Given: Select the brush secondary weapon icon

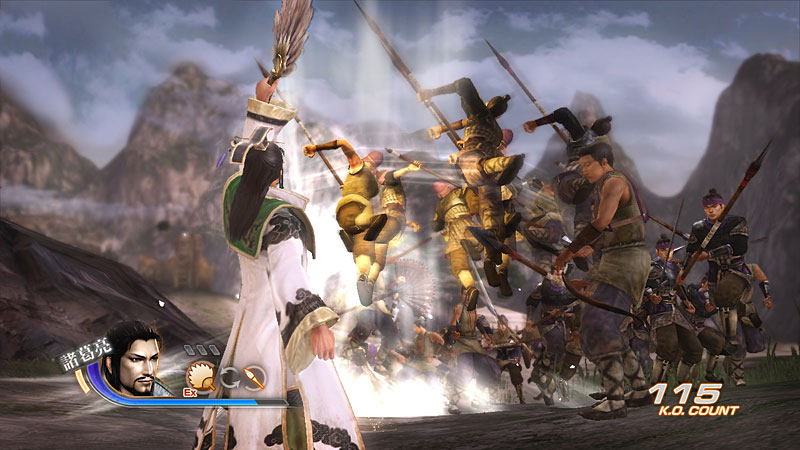Looking at the screenshot, I should tap(253, 377).
